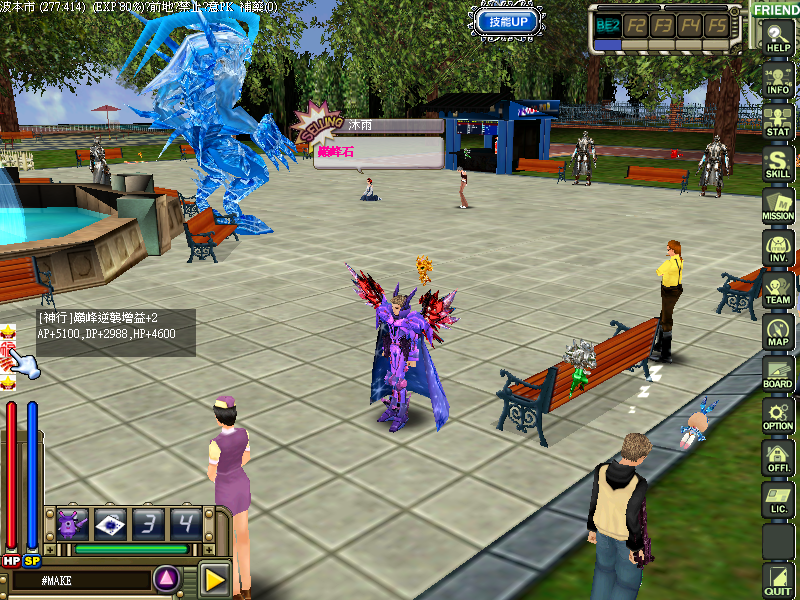800x600 pixels.
Task: View the MISSION list
Action: coord(778,205)
